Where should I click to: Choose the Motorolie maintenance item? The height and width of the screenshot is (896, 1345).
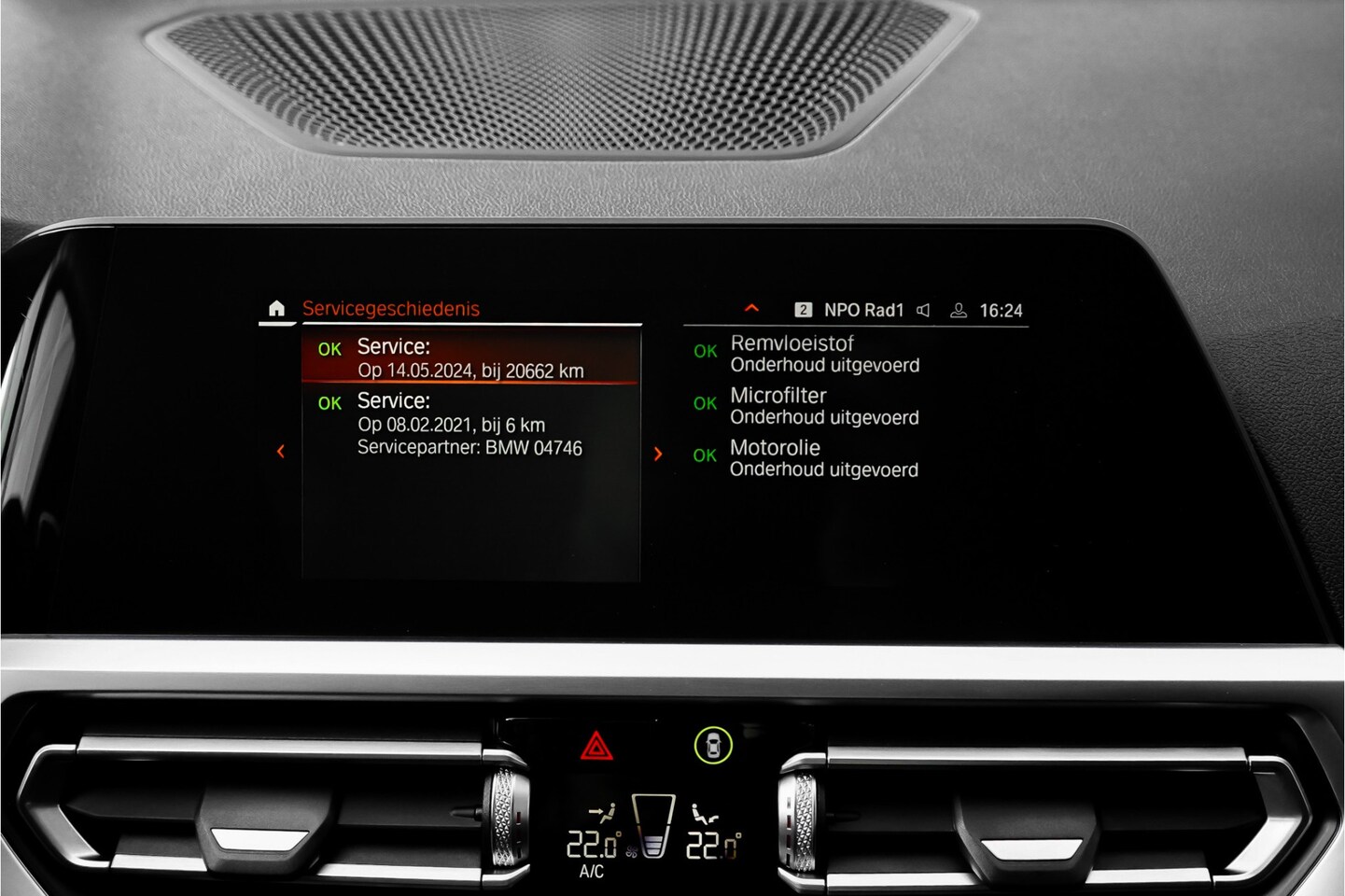click(x=823, y=458)
